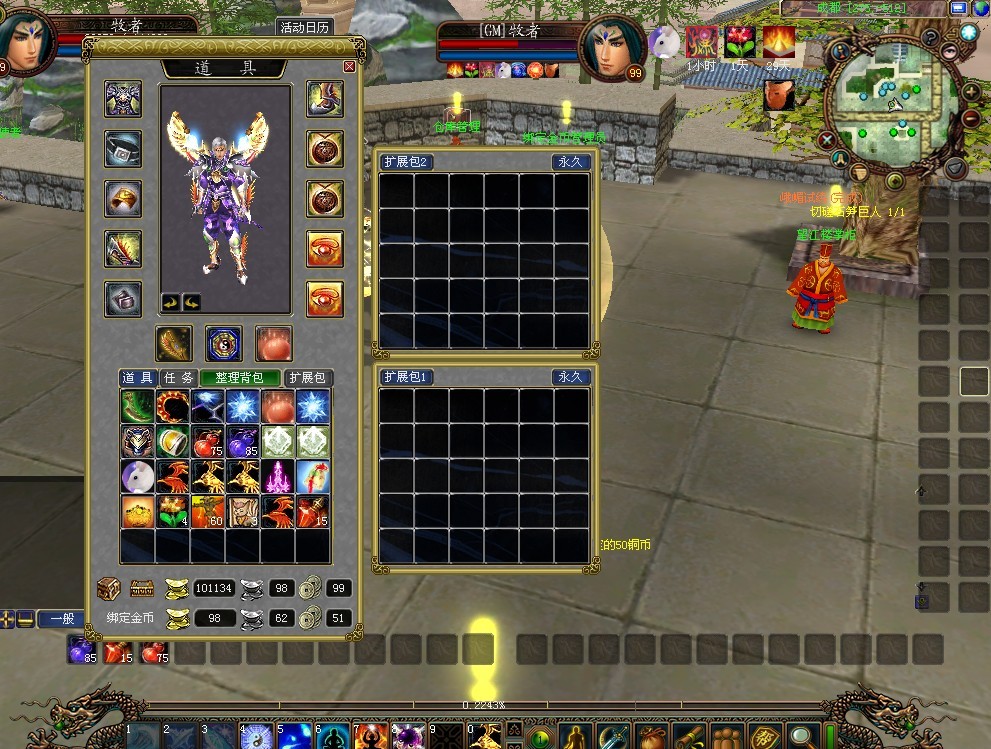
Task: Select the 道具 items tab
Action: click(x=138, y=378)
